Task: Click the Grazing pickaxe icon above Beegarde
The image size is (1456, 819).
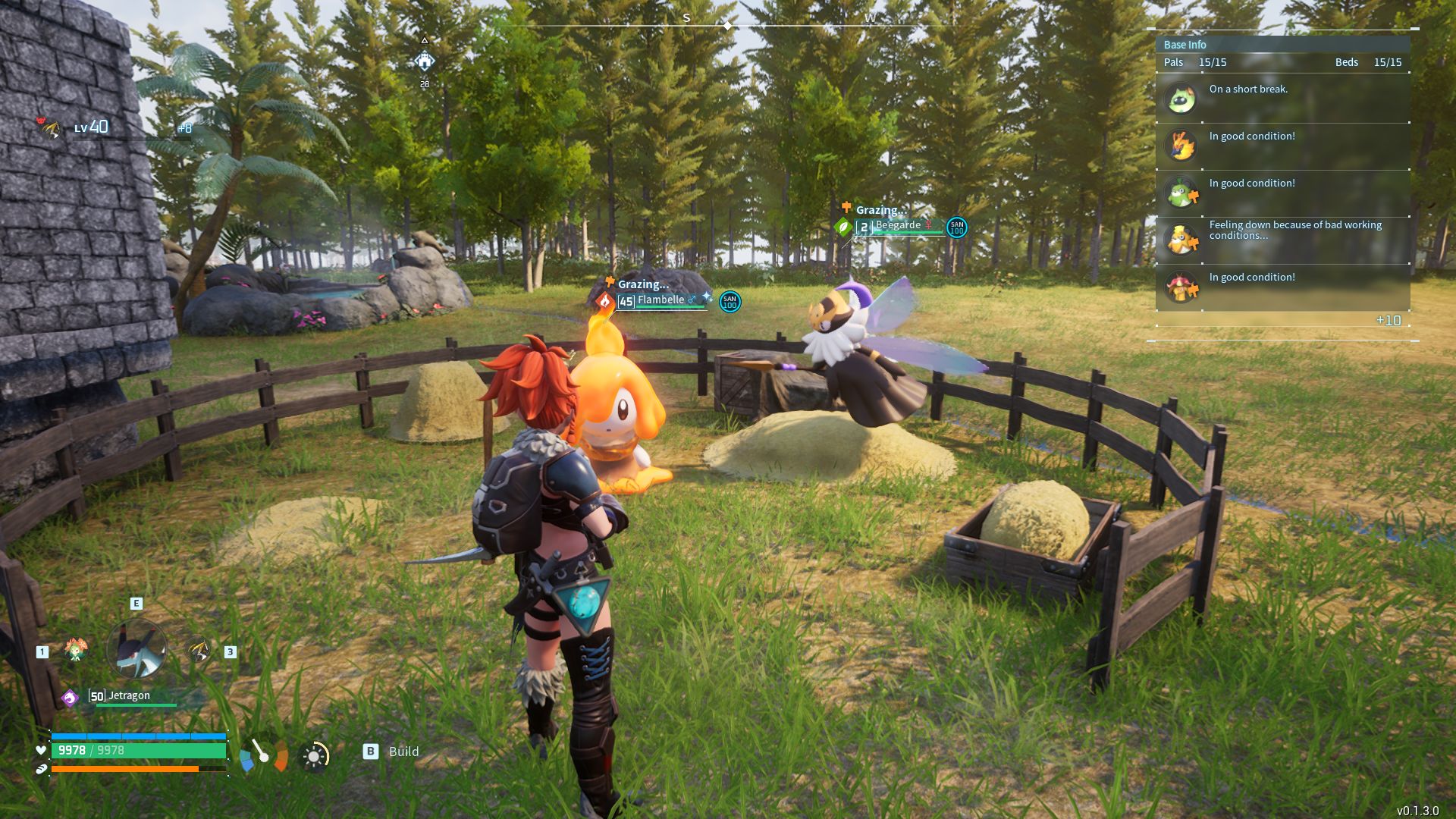Action: 846,208
